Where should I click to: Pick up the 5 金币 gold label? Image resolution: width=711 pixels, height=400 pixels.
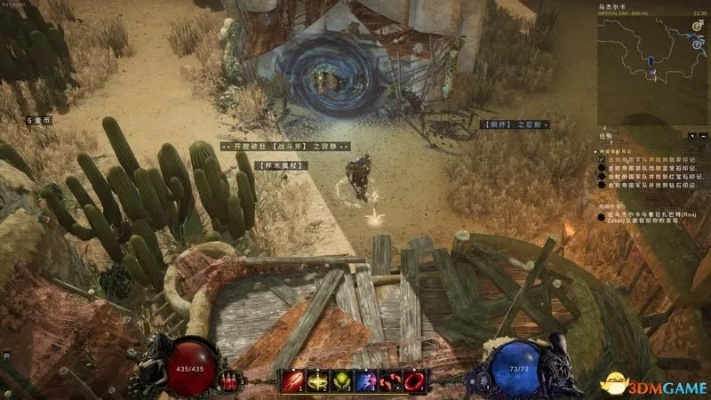pos(40,120)
